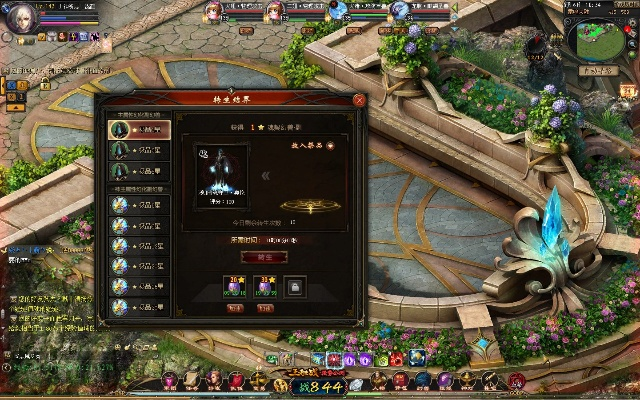This screenshot has height=400, width=640.
Task: Select the character card with cloaked figure
Action: [x=221, y=174]
